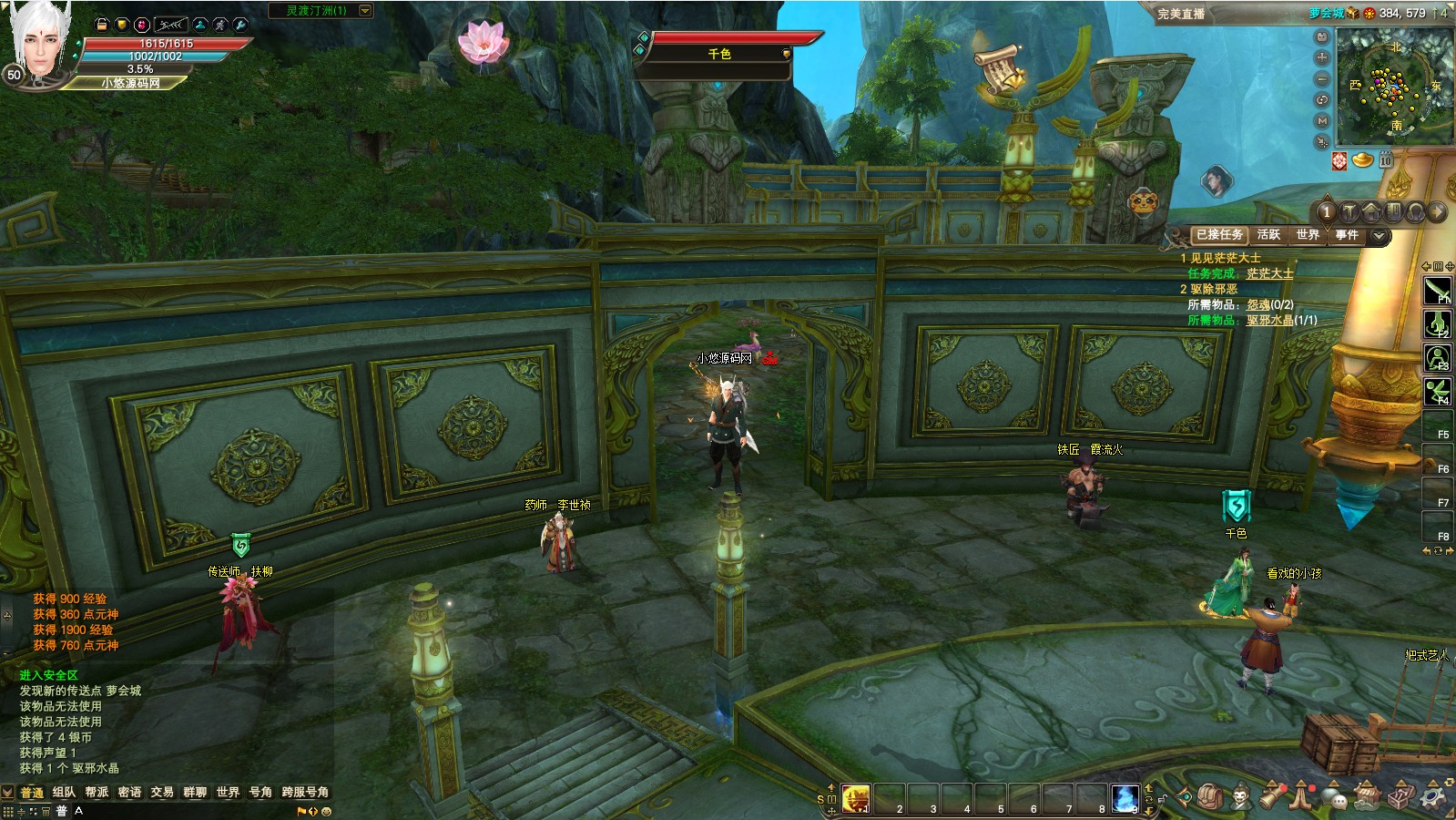Follow the 茫茫大士 quest link
This screenshot has height=820, width=1456.
coord(1269,273)
